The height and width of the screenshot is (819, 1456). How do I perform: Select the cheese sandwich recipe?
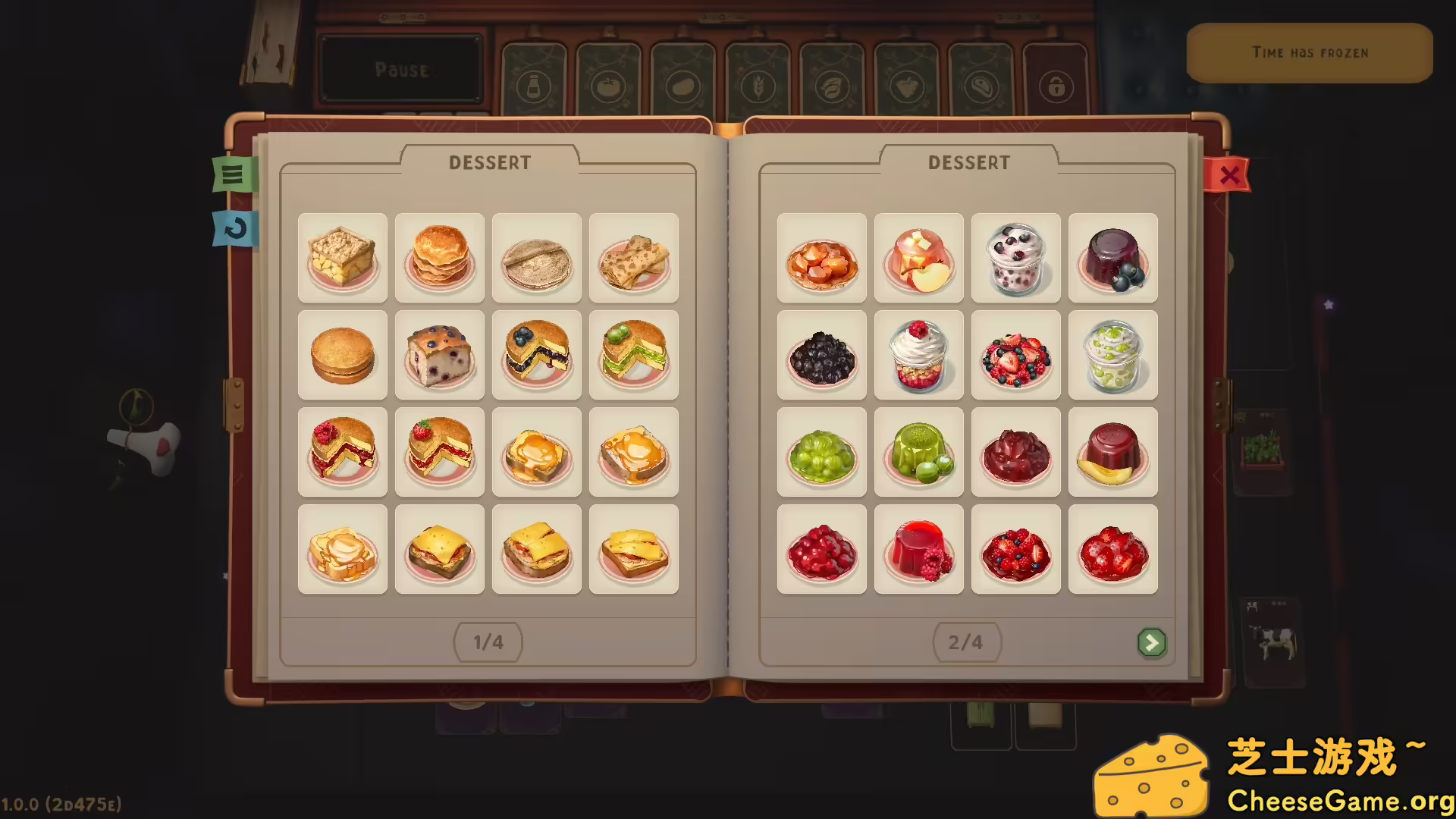440,548
